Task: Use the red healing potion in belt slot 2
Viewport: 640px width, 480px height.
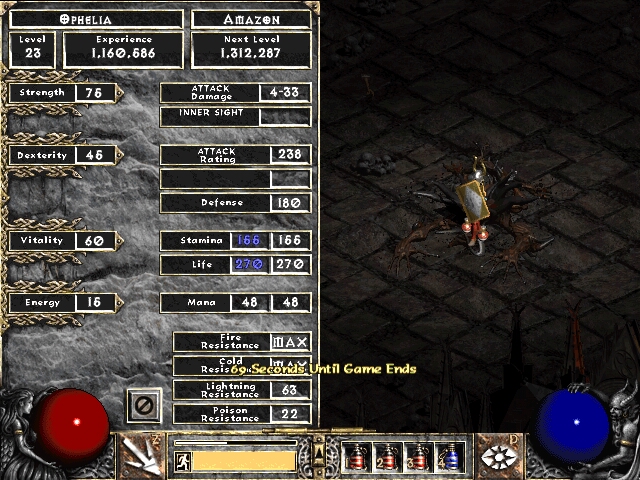Action: tap(387, 457)
